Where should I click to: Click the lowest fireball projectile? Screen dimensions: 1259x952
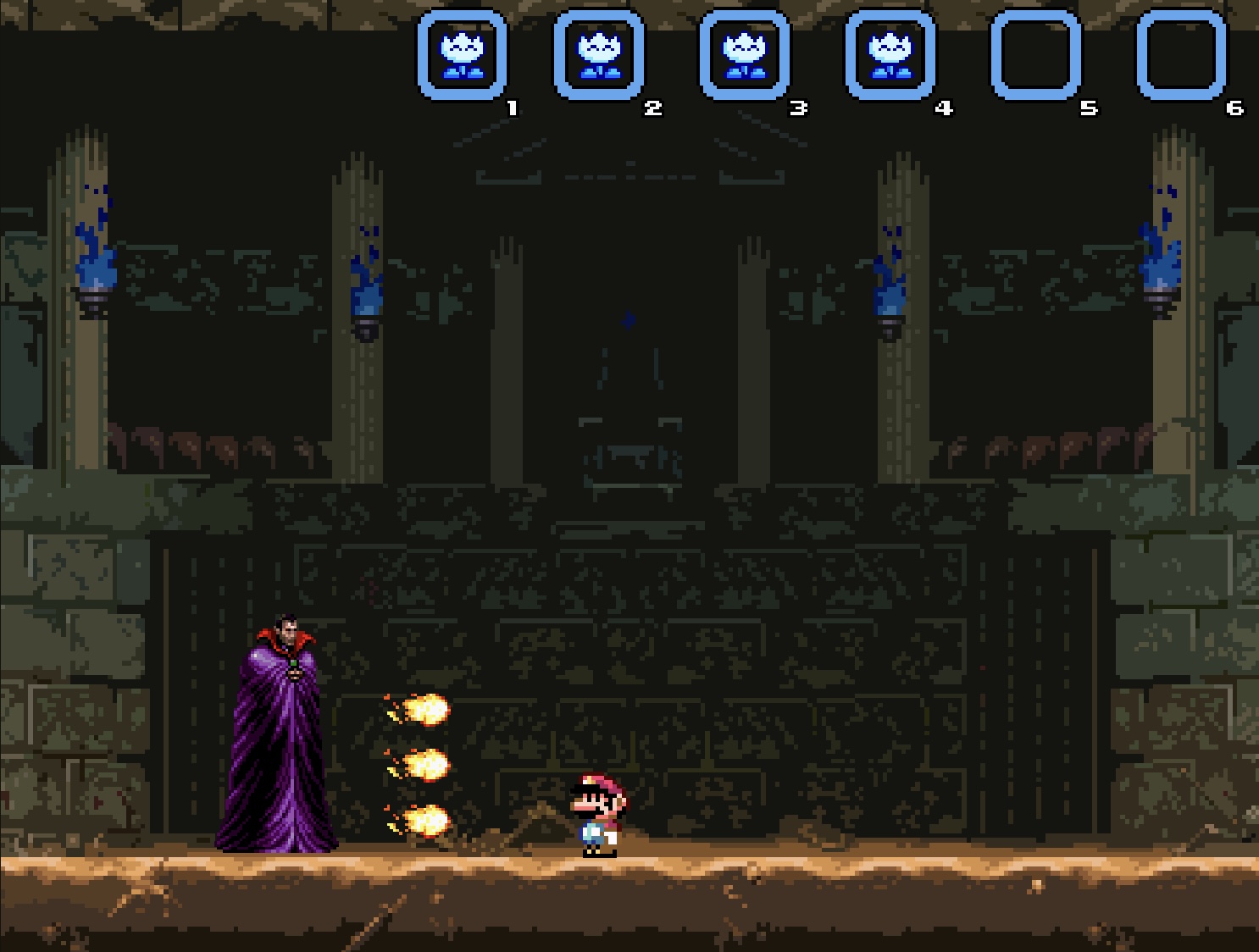coord(426,818)
